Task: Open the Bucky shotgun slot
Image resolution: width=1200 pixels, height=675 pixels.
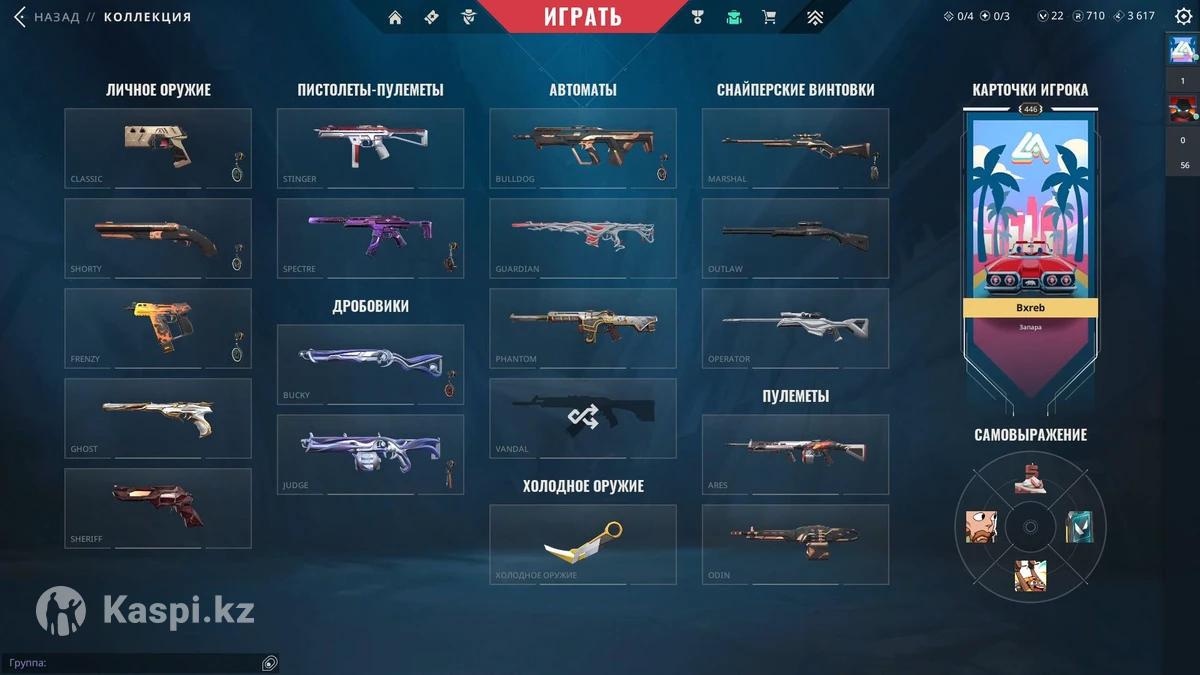Action: (370, 363)
